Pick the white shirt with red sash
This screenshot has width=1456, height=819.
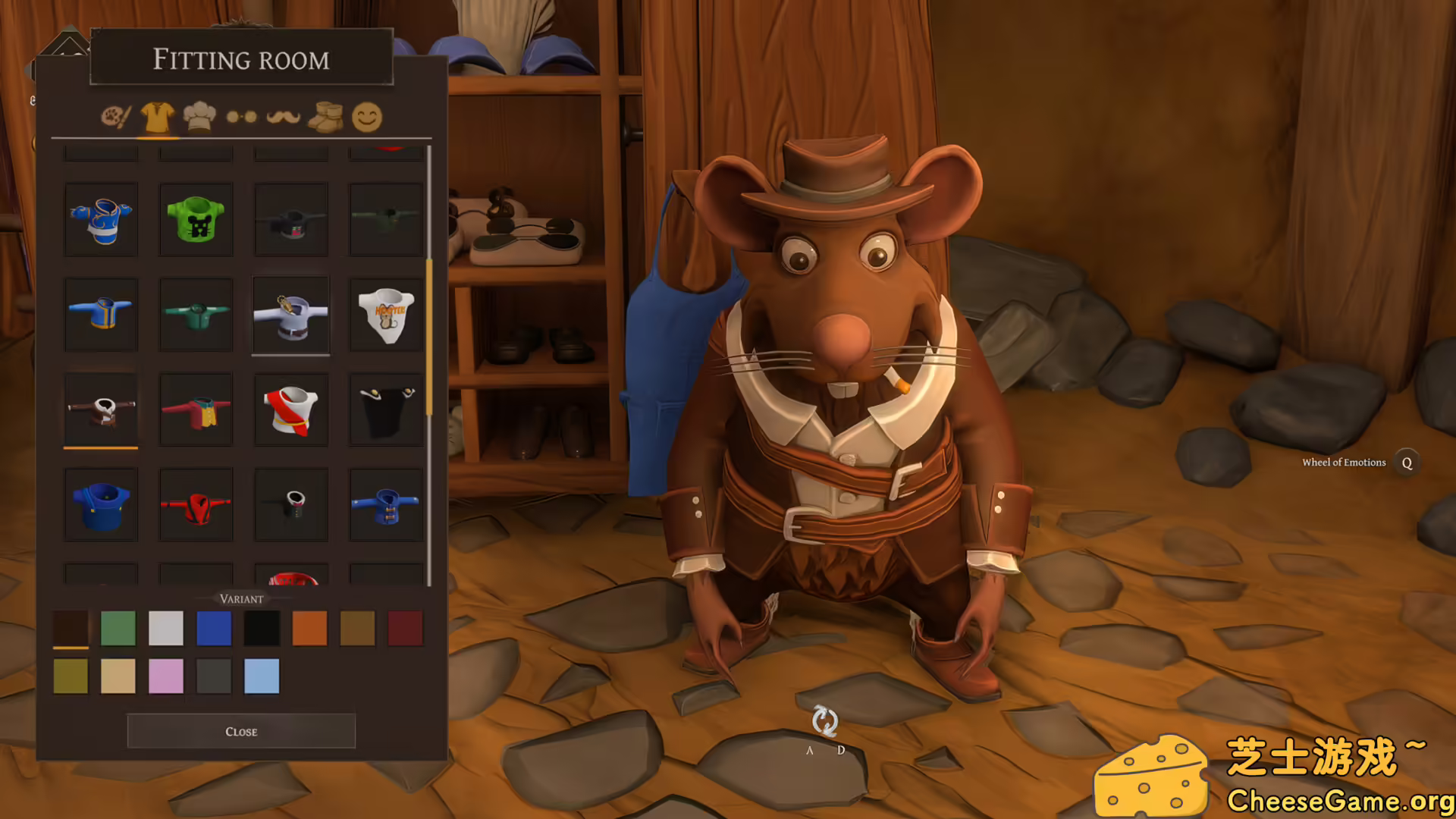click(x=291, y=410)
